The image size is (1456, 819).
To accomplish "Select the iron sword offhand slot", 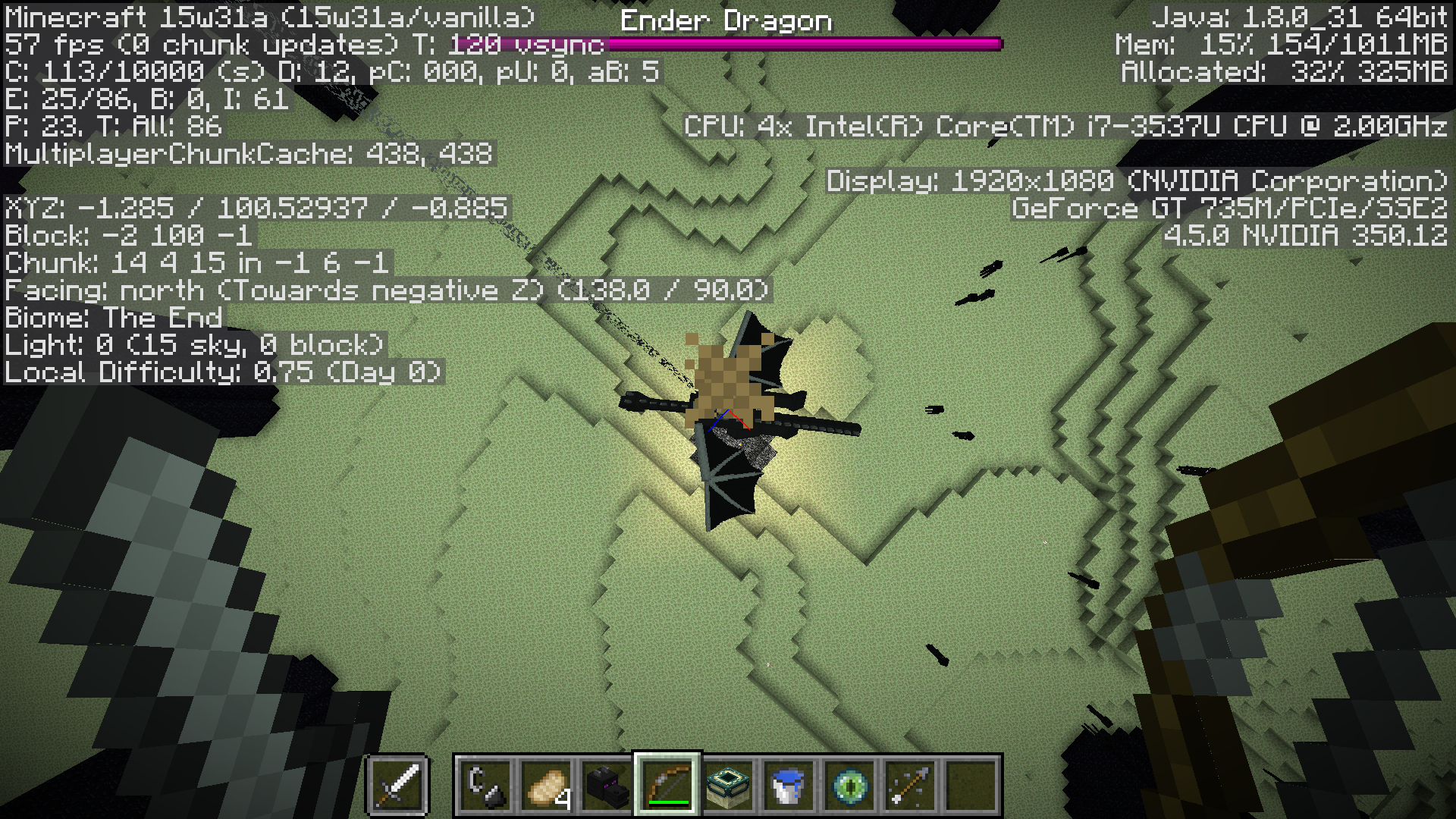I will [x=397, y=785].
